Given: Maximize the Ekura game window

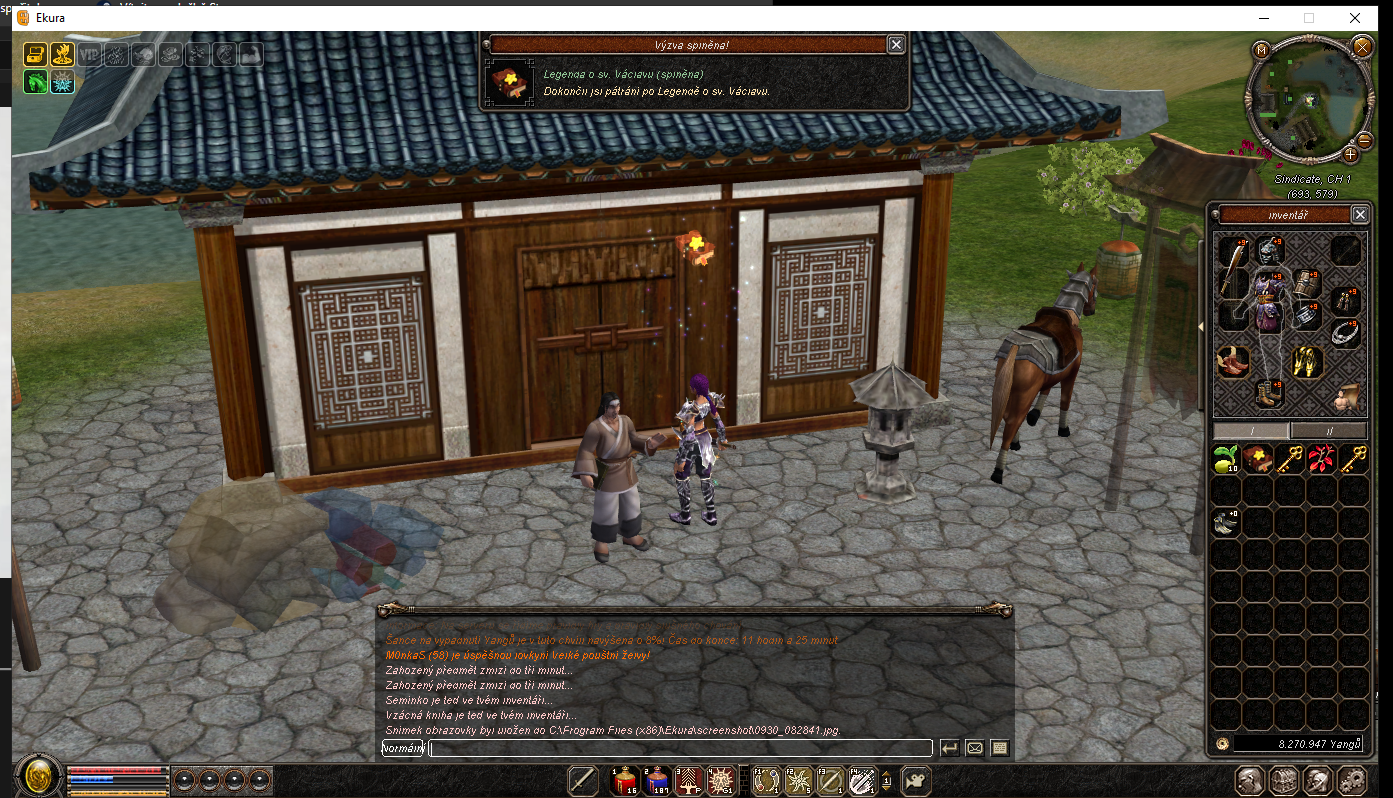Looking at the screenshot, I should [1309, 18].
